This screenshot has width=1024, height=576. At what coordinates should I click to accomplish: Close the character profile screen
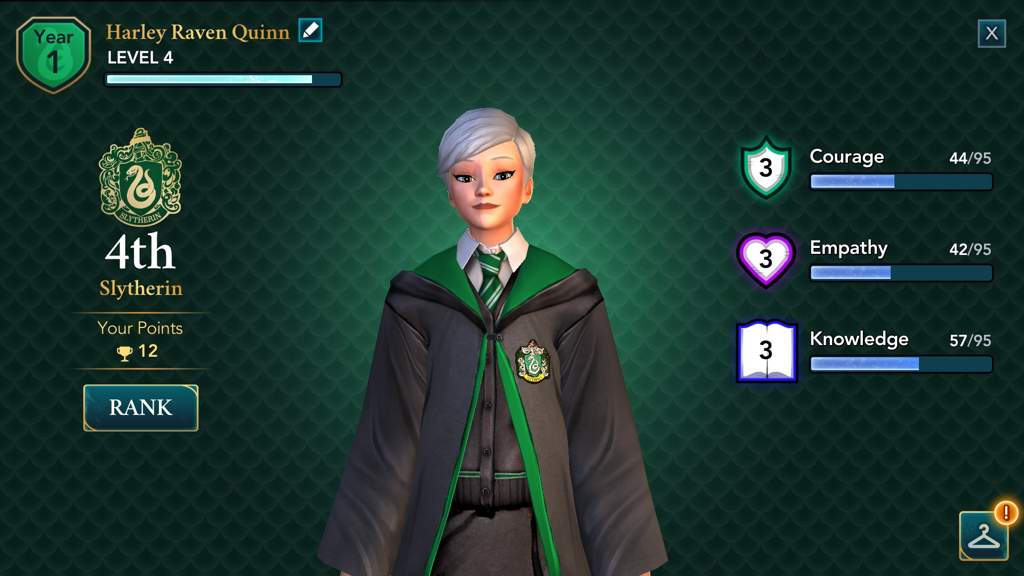[991, 33]
